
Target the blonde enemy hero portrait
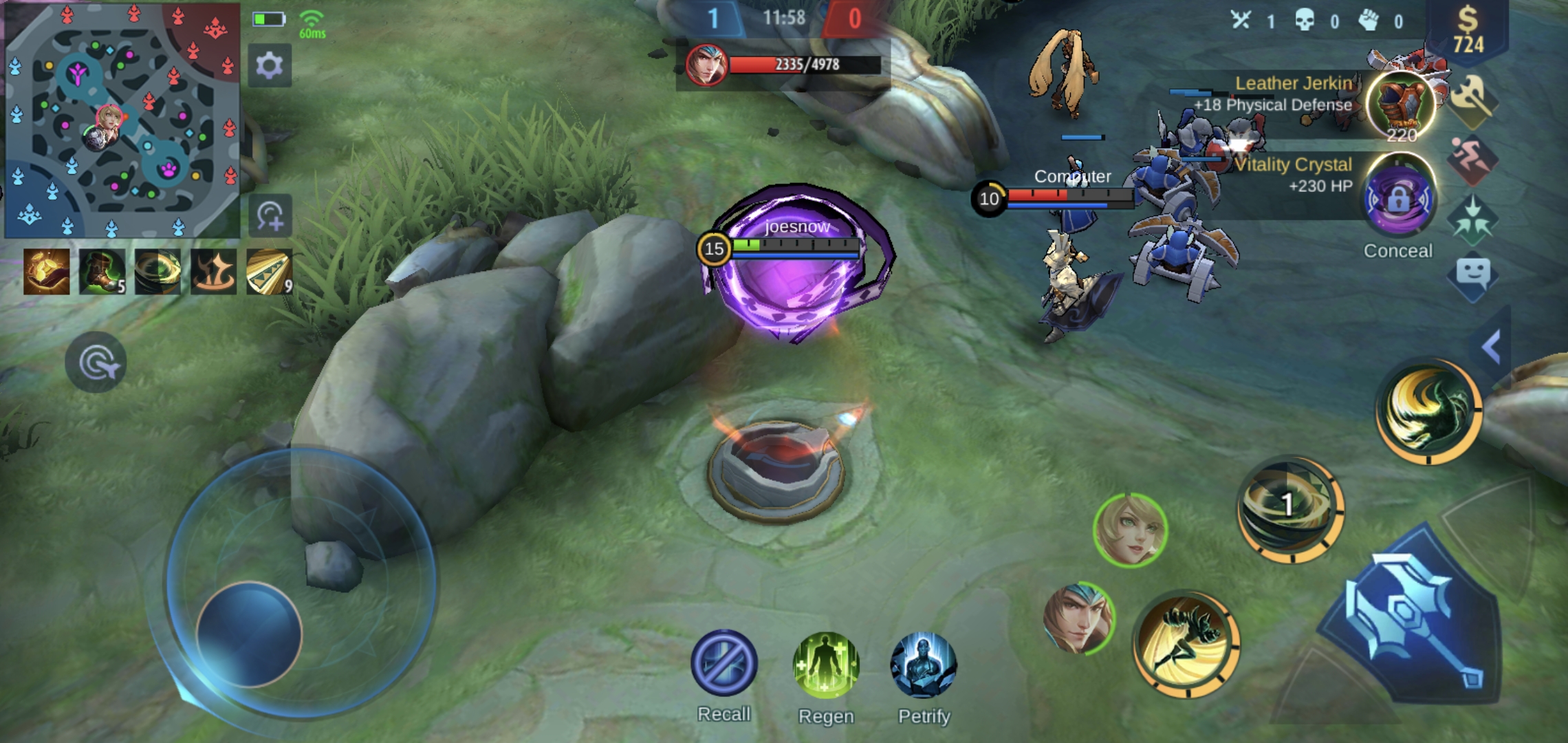1129,530
